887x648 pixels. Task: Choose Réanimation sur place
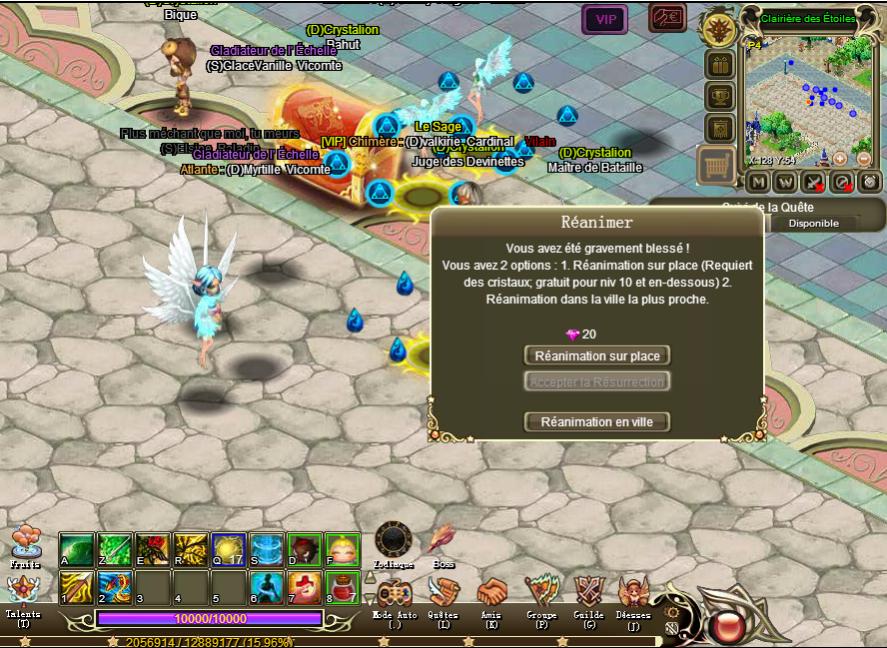click(x=597, y=356)
